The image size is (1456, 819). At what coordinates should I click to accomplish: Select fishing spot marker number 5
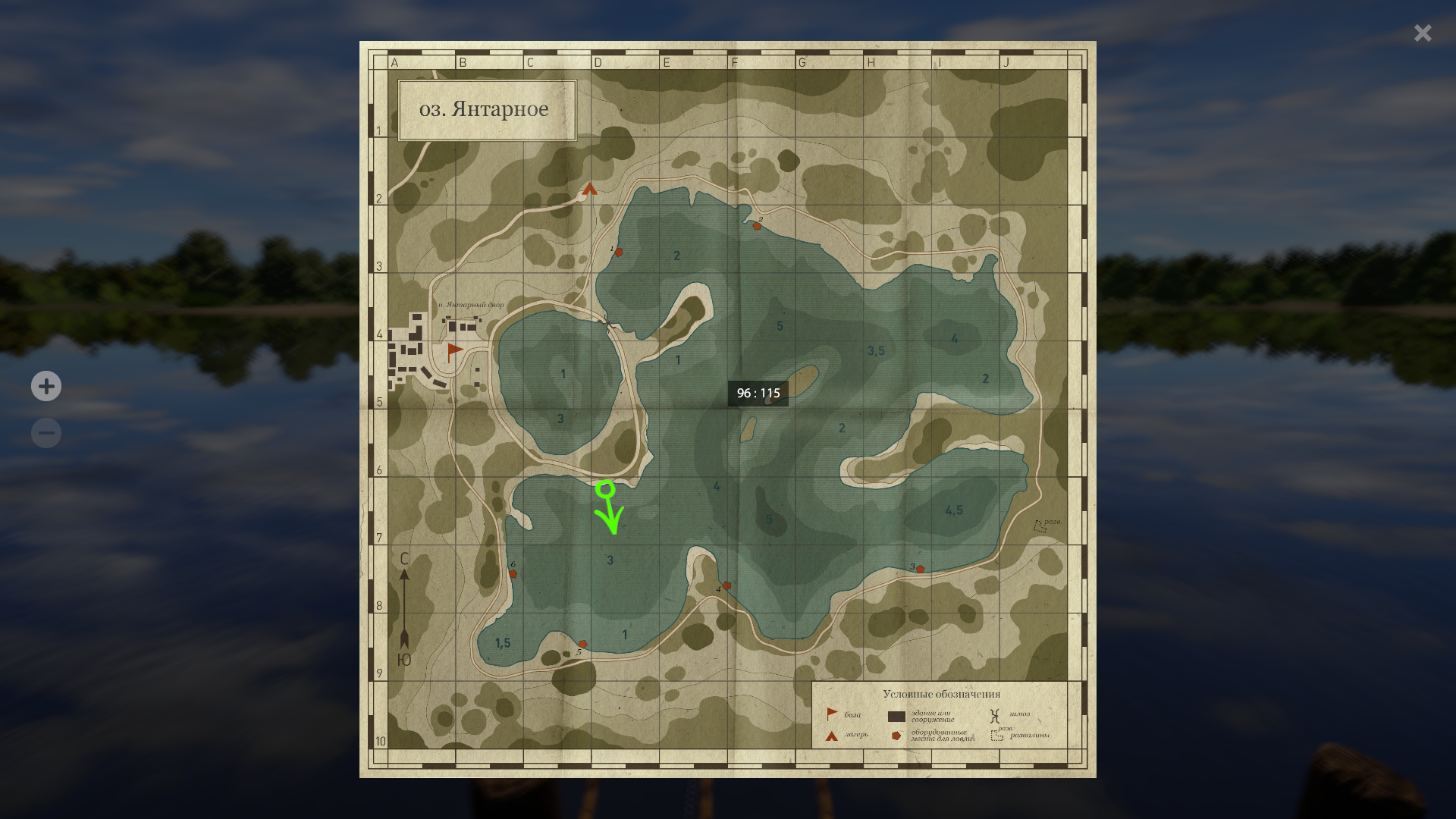[582, 644]
